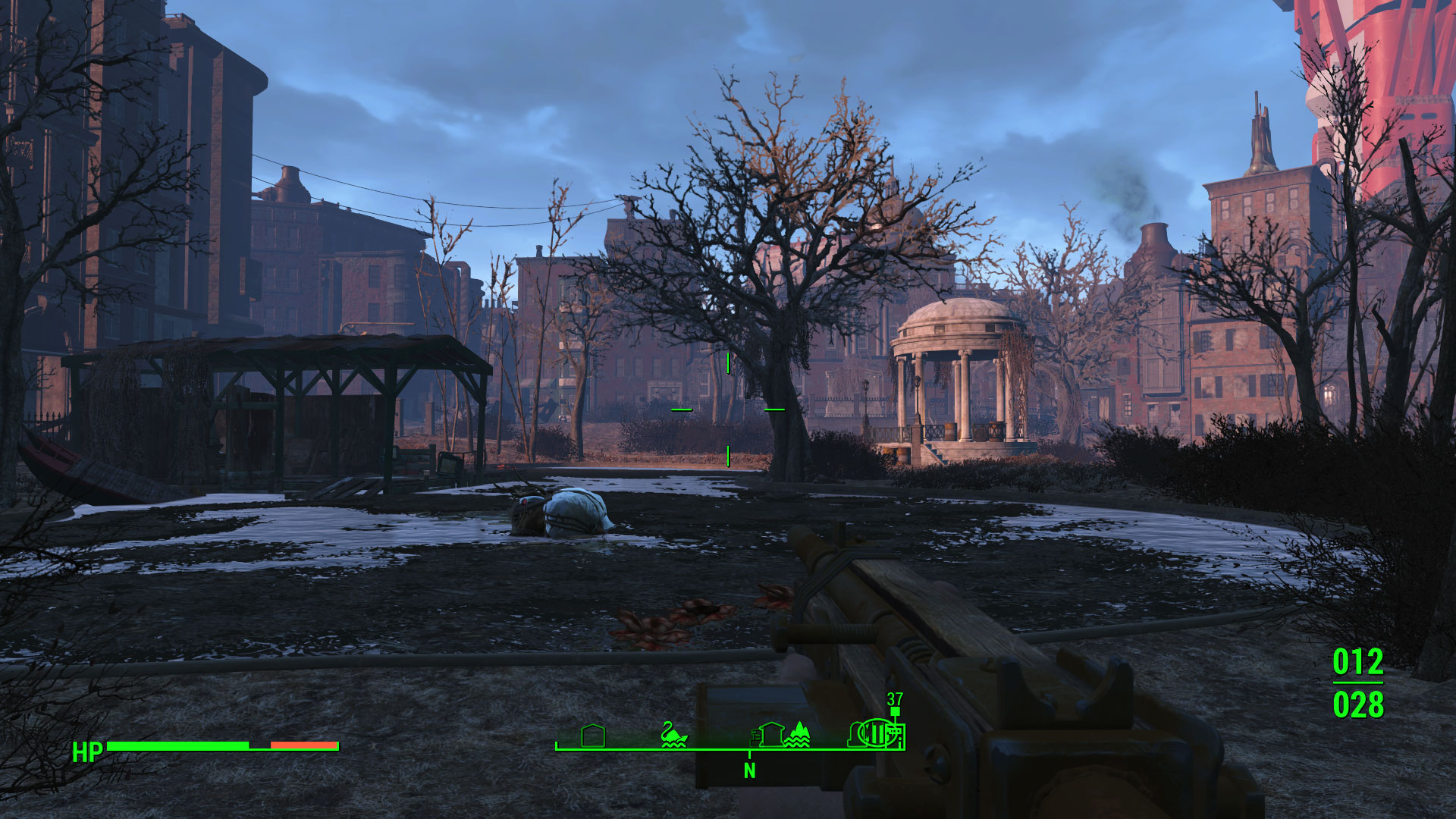Click the pentagon building marker on the compass
Viewport: 1456px width, 819px height.
pos(592,735)
